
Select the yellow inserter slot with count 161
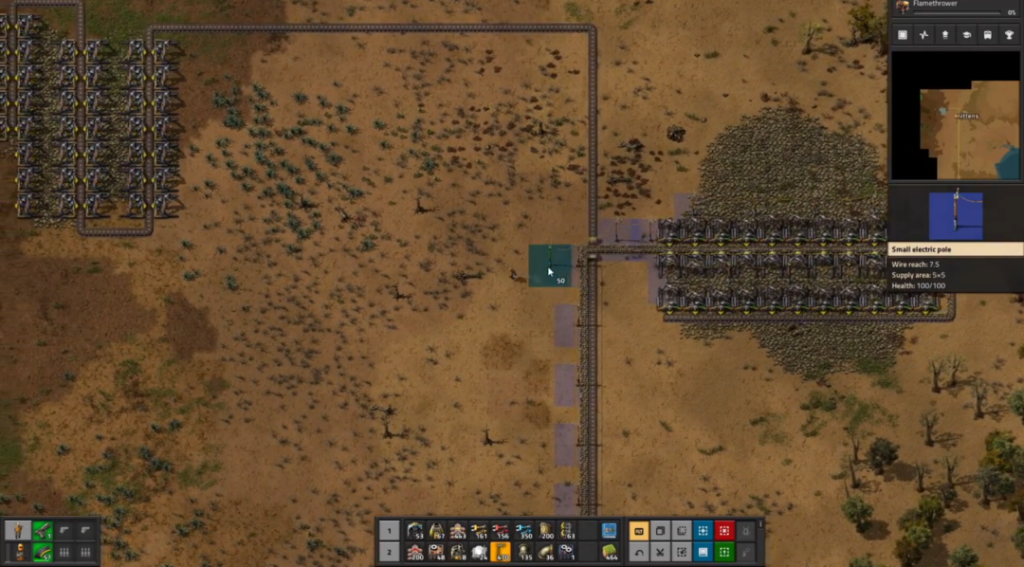pyautogui.click(x=480, y=530)
